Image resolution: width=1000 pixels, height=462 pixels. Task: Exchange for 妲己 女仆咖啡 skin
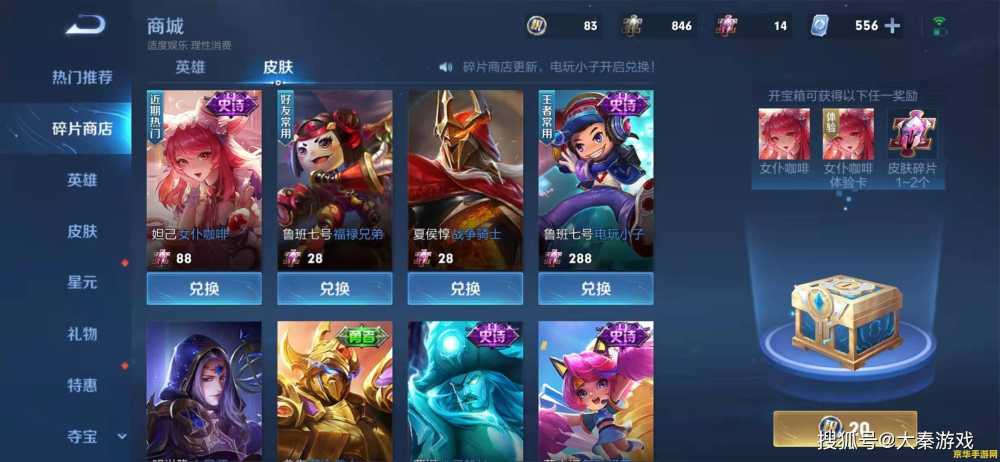tap(204, 288)
